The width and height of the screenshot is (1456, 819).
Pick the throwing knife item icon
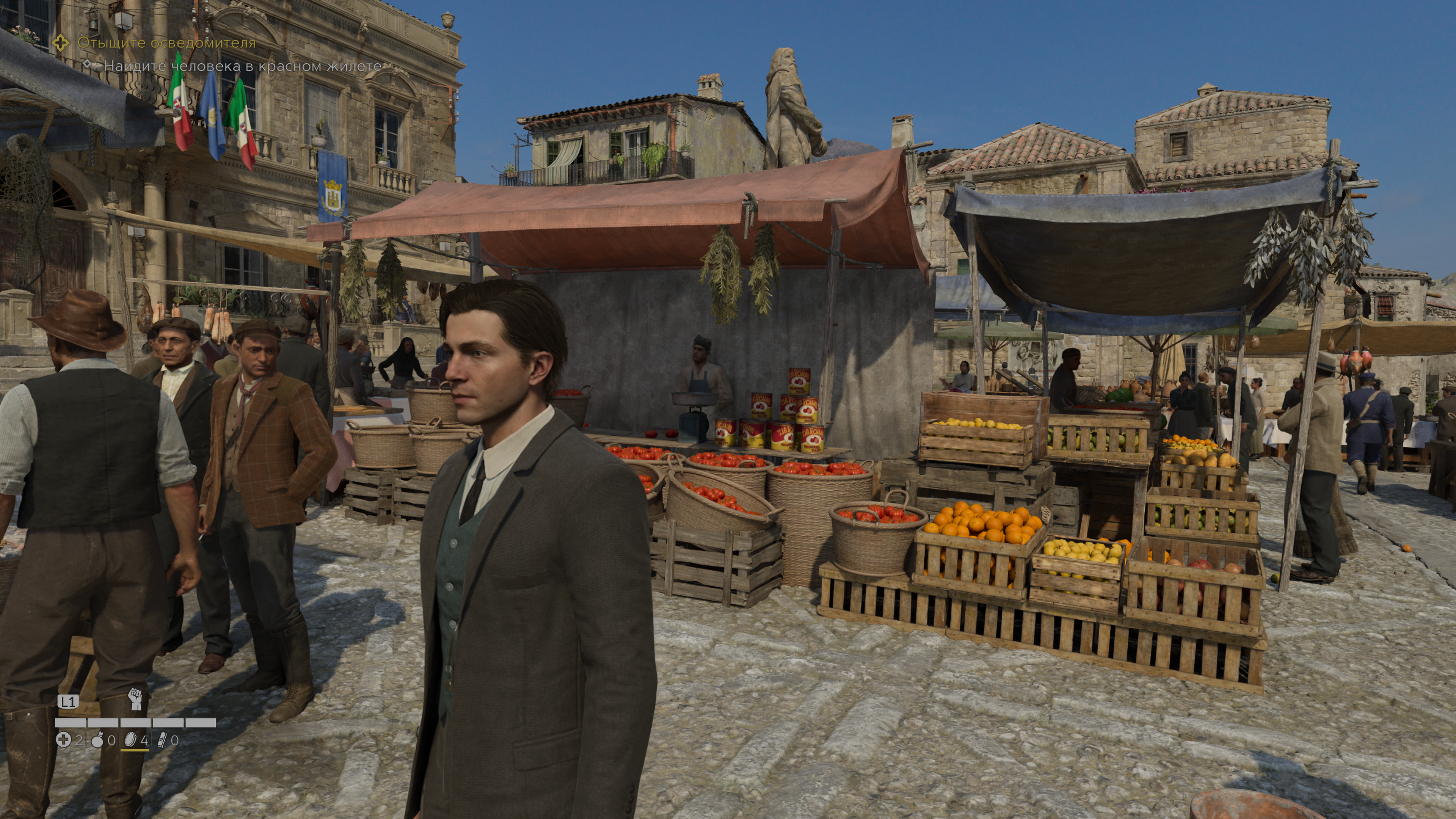(162, 740)
